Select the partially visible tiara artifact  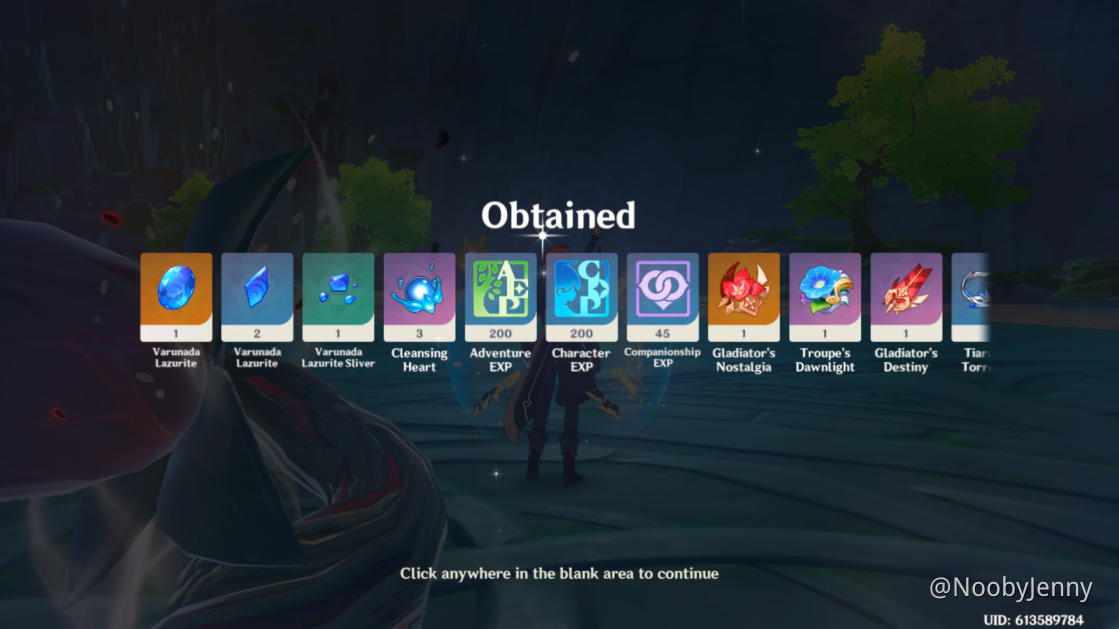(x=972, y=290)
